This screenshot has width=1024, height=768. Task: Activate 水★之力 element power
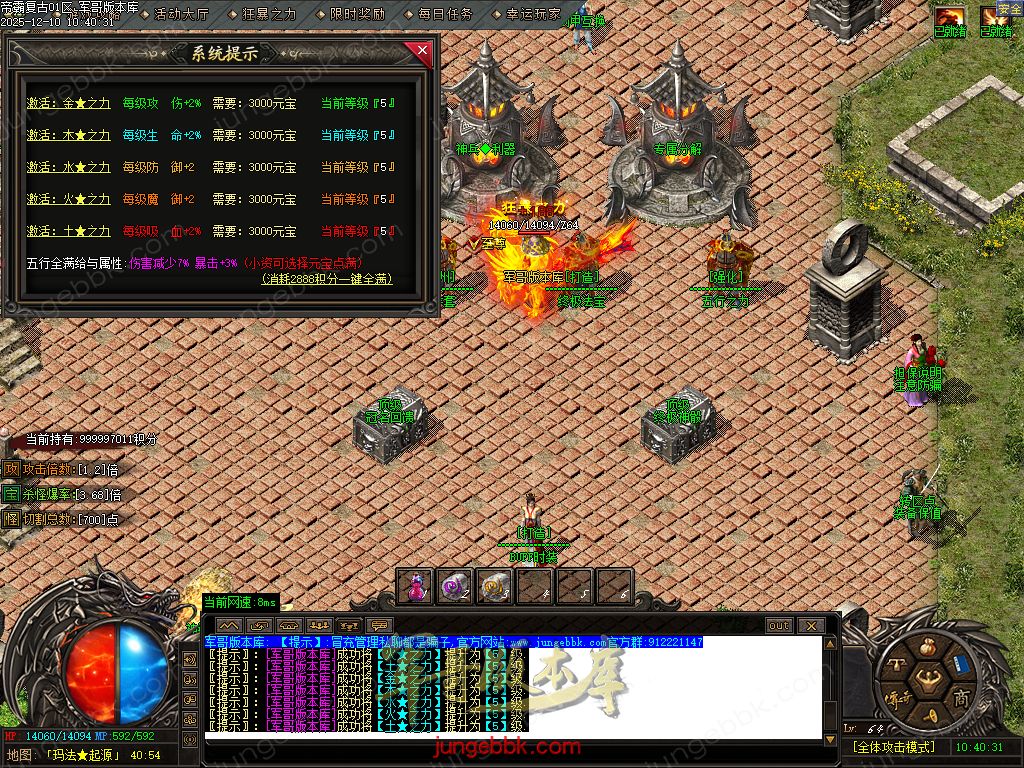click(x=68, y=167)
